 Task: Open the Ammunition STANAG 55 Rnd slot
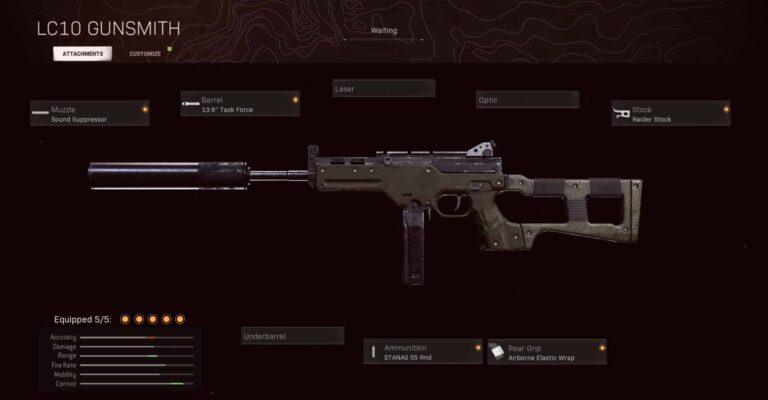423,351
